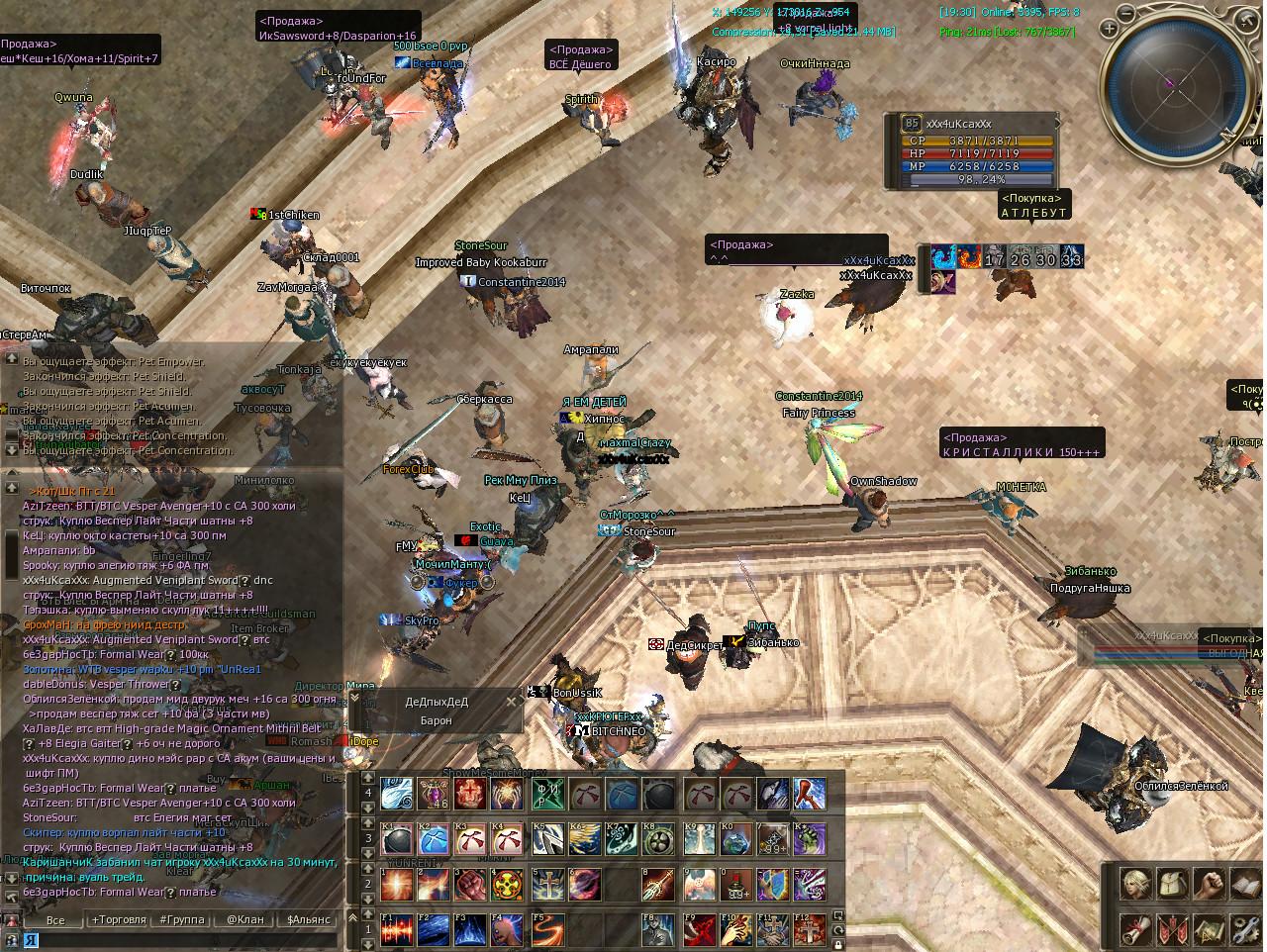1267x952 pixels.
Task: Open the inventory backpack icon
Action: click(x=1174, y=883)
